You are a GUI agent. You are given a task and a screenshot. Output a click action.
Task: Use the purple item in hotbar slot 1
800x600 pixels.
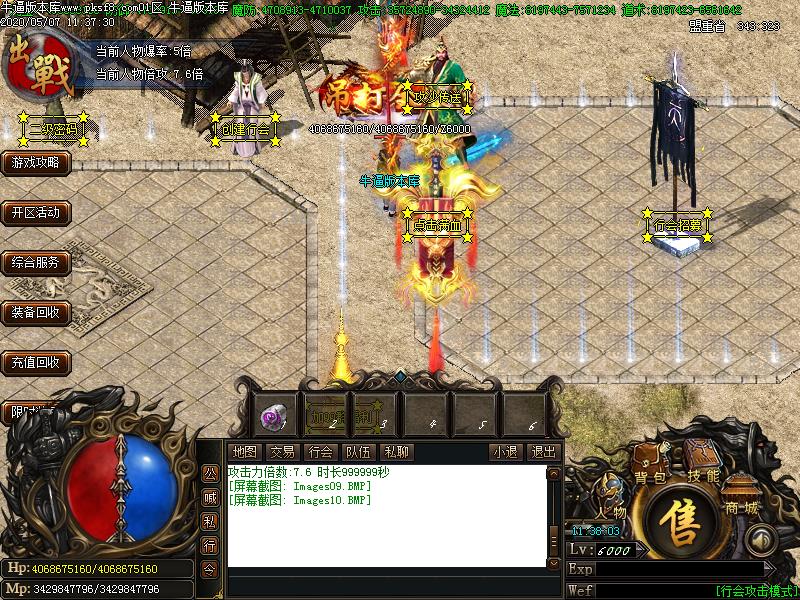click(273, 415)
